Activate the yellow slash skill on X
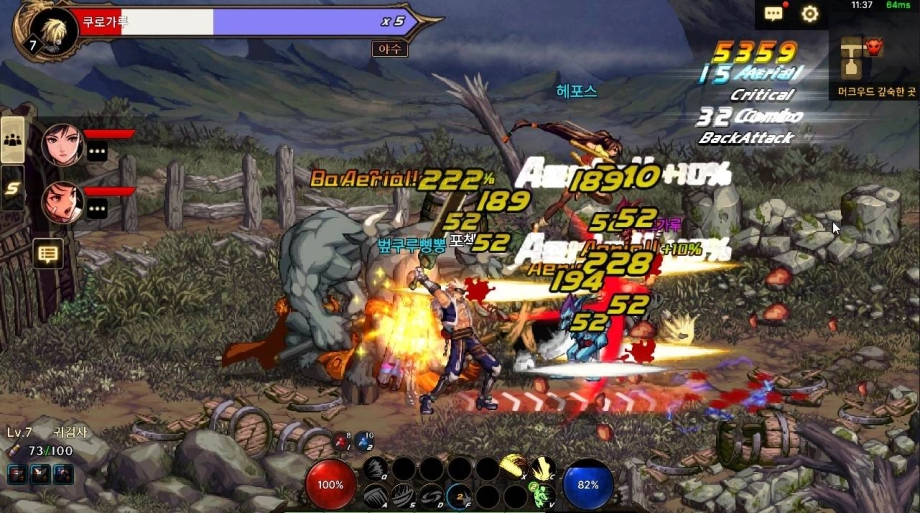The height and width of the screenshot is (513, 920). 515,468
